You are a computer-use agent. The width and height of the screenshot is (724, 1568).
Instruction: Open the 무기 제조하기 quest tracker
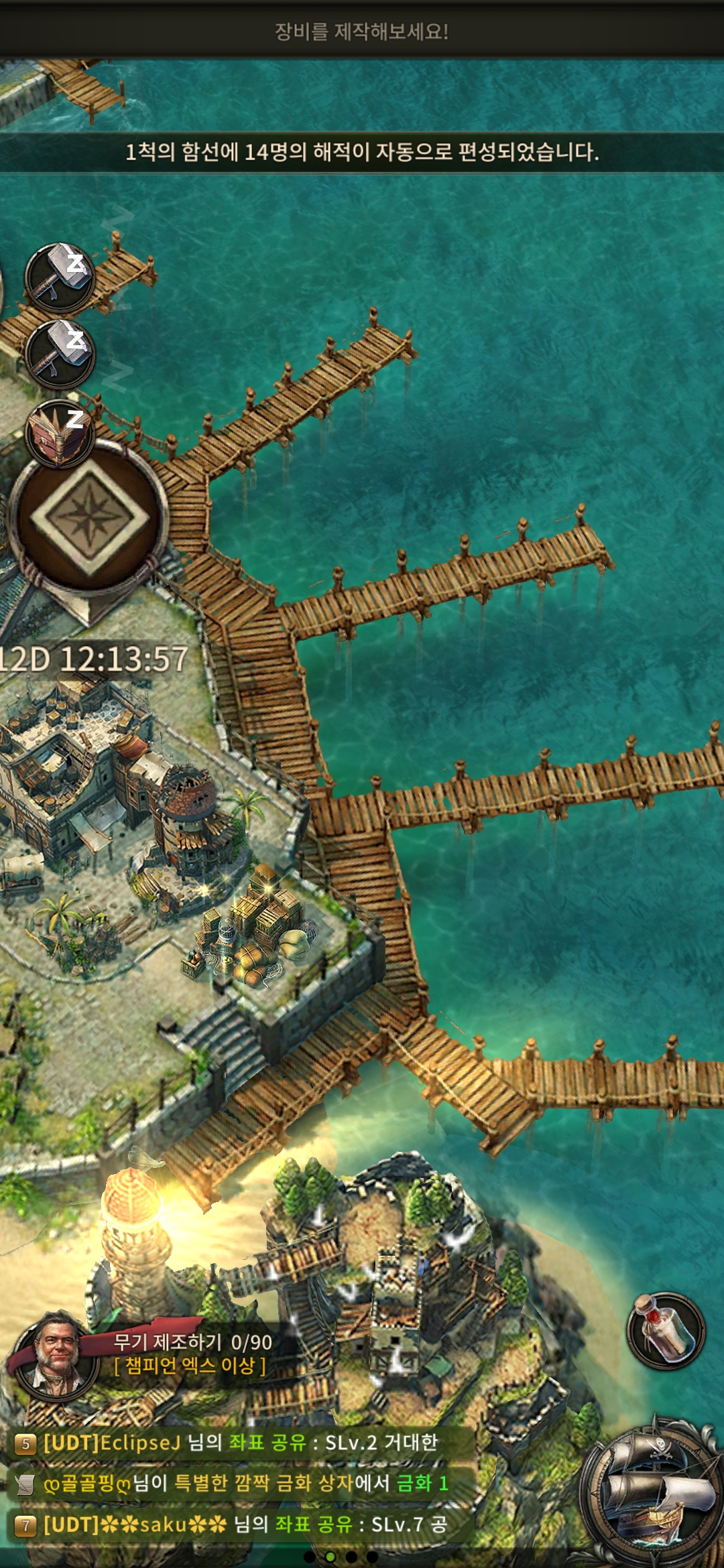(x=192, y=1353)
